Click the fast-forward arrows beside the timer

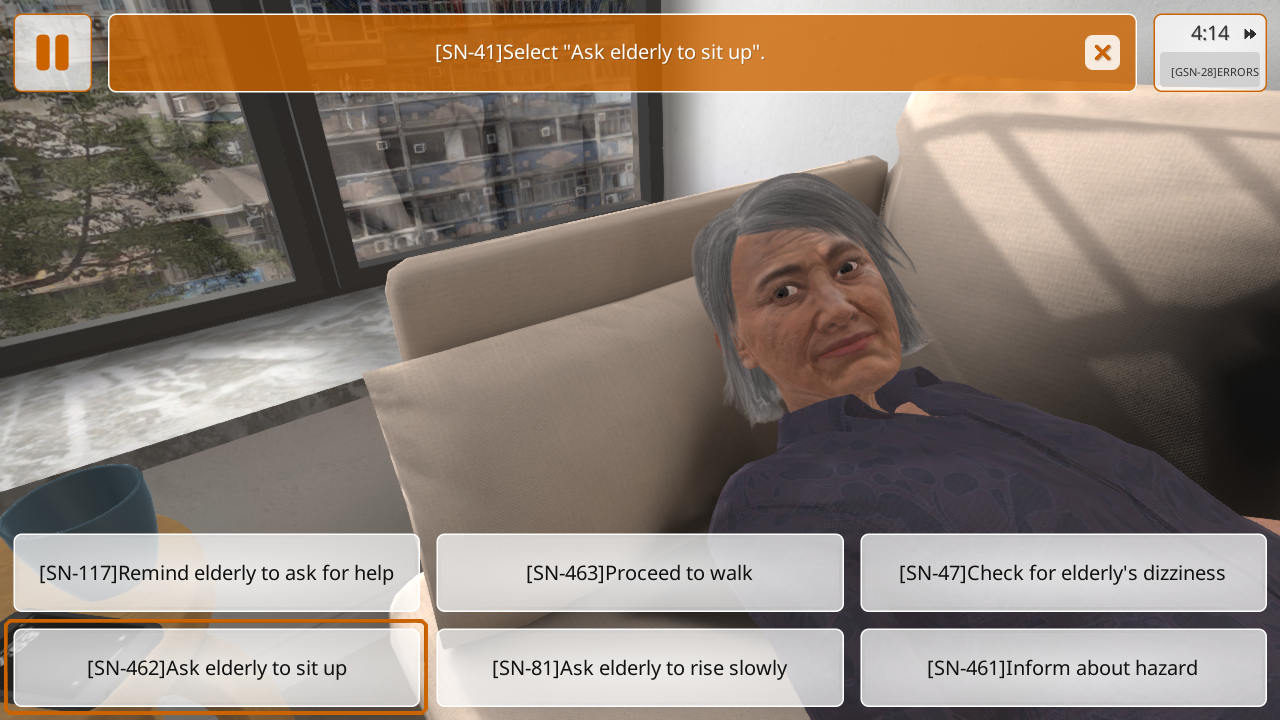click(1249, 34)
